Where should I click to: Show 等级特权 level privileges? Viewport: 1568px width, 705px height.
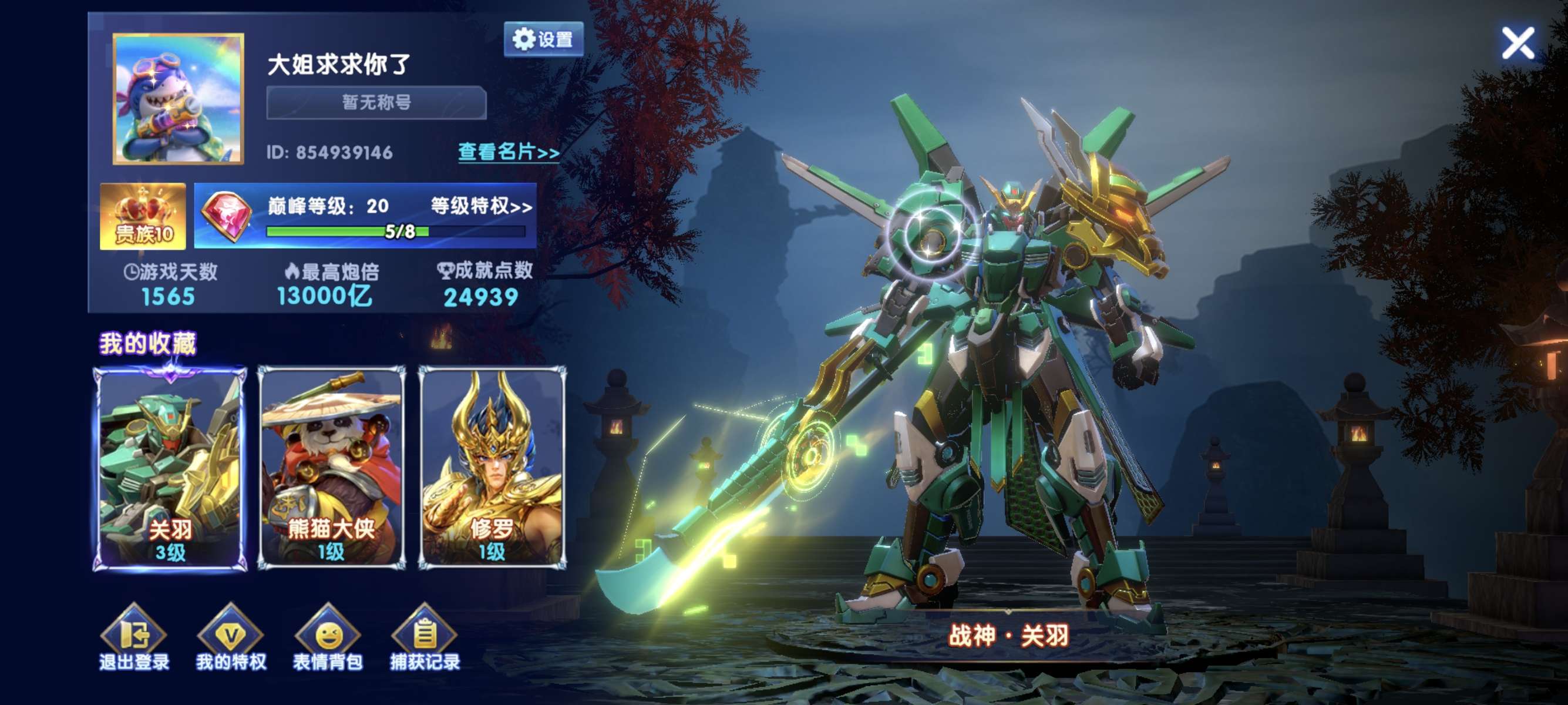tap(481, 206)
